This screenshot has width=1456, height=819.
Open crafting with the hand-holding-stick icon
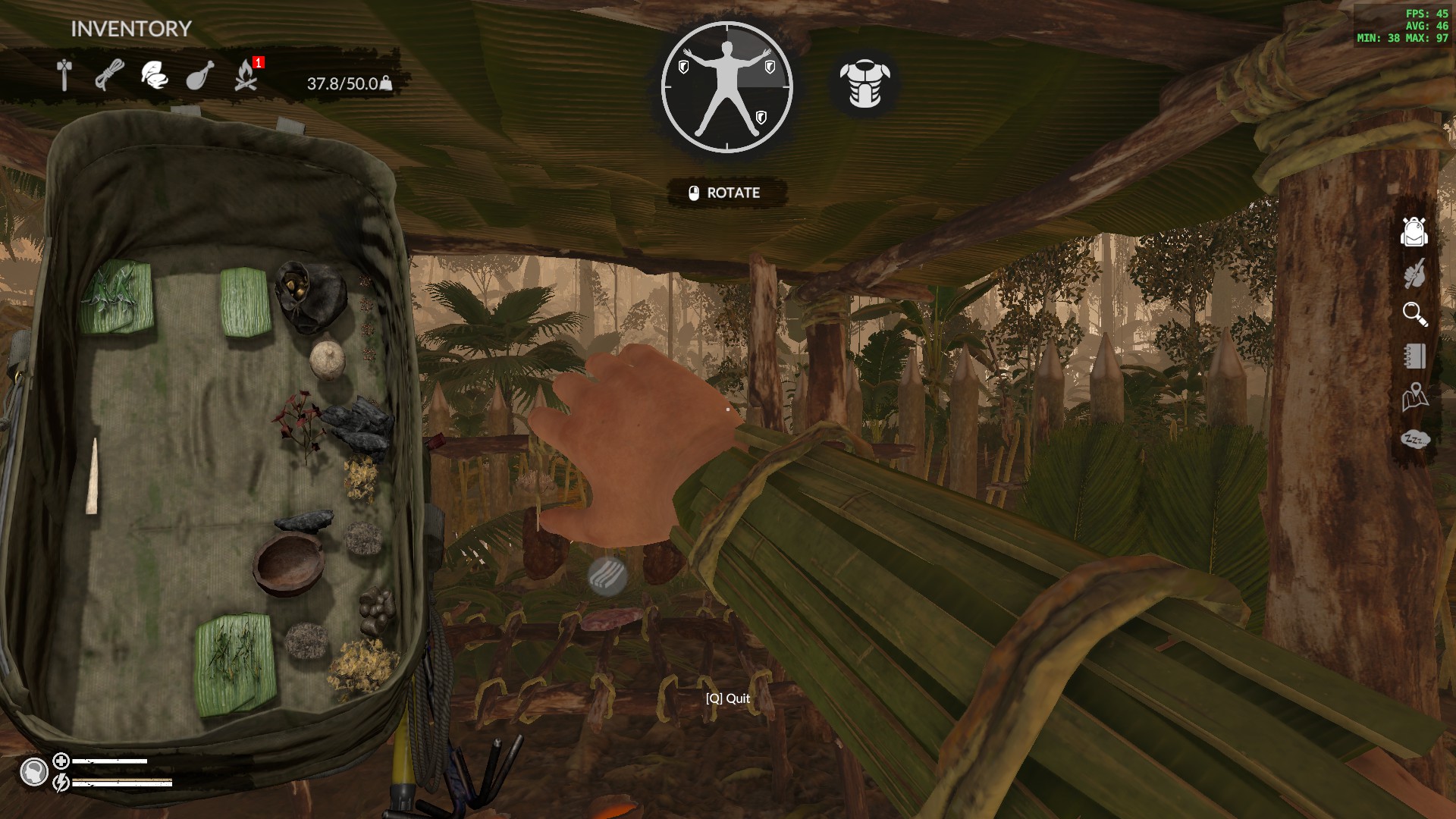(1414, 273)
